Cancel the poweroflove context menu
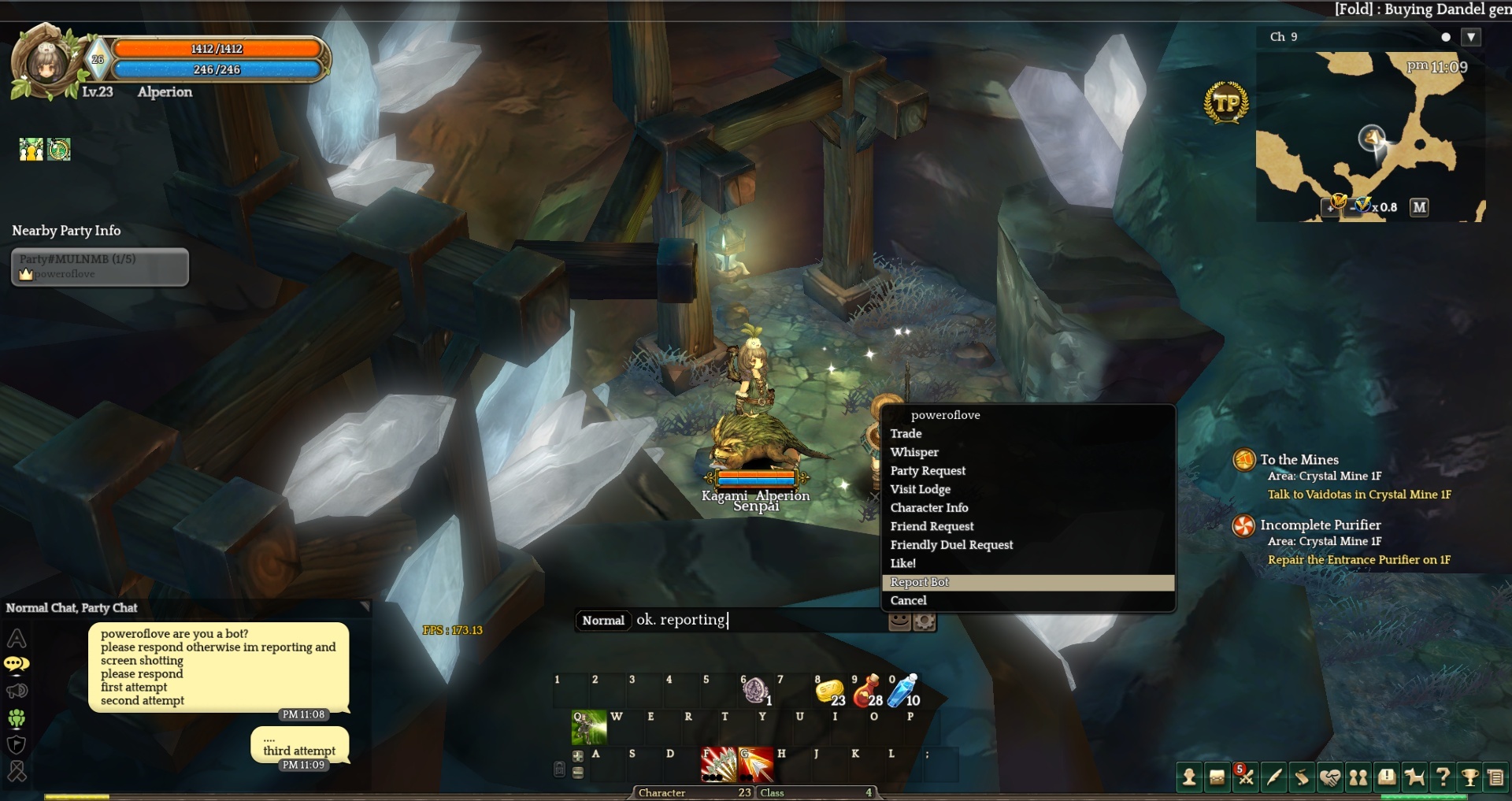Image resolution: width=1512 pixels, height=801 pixels. (908, 600)
